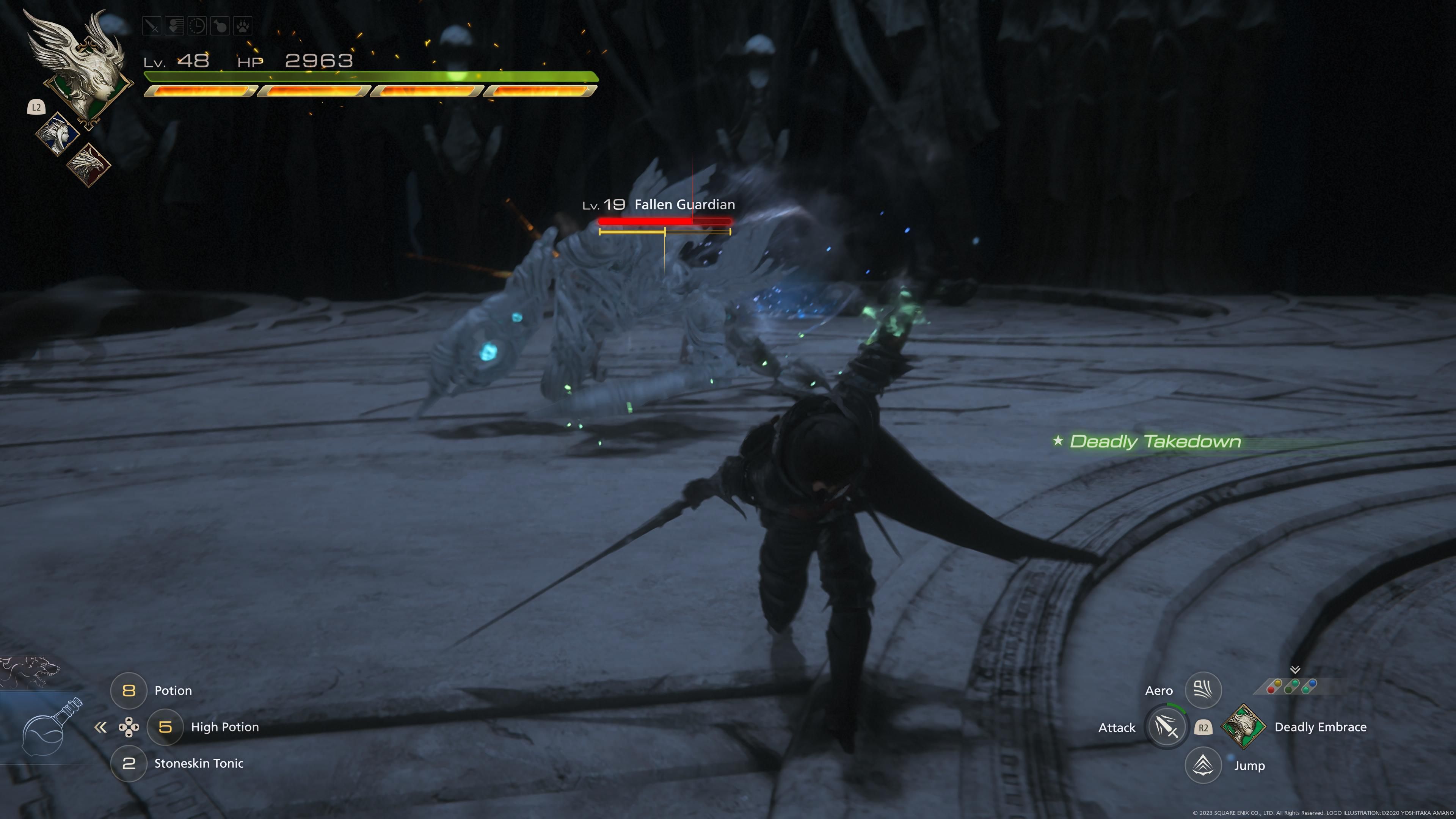This screenshot has height=819, width=1456.
Task: Click the sword status icon near the HP bar
Action: pos(152,25)
